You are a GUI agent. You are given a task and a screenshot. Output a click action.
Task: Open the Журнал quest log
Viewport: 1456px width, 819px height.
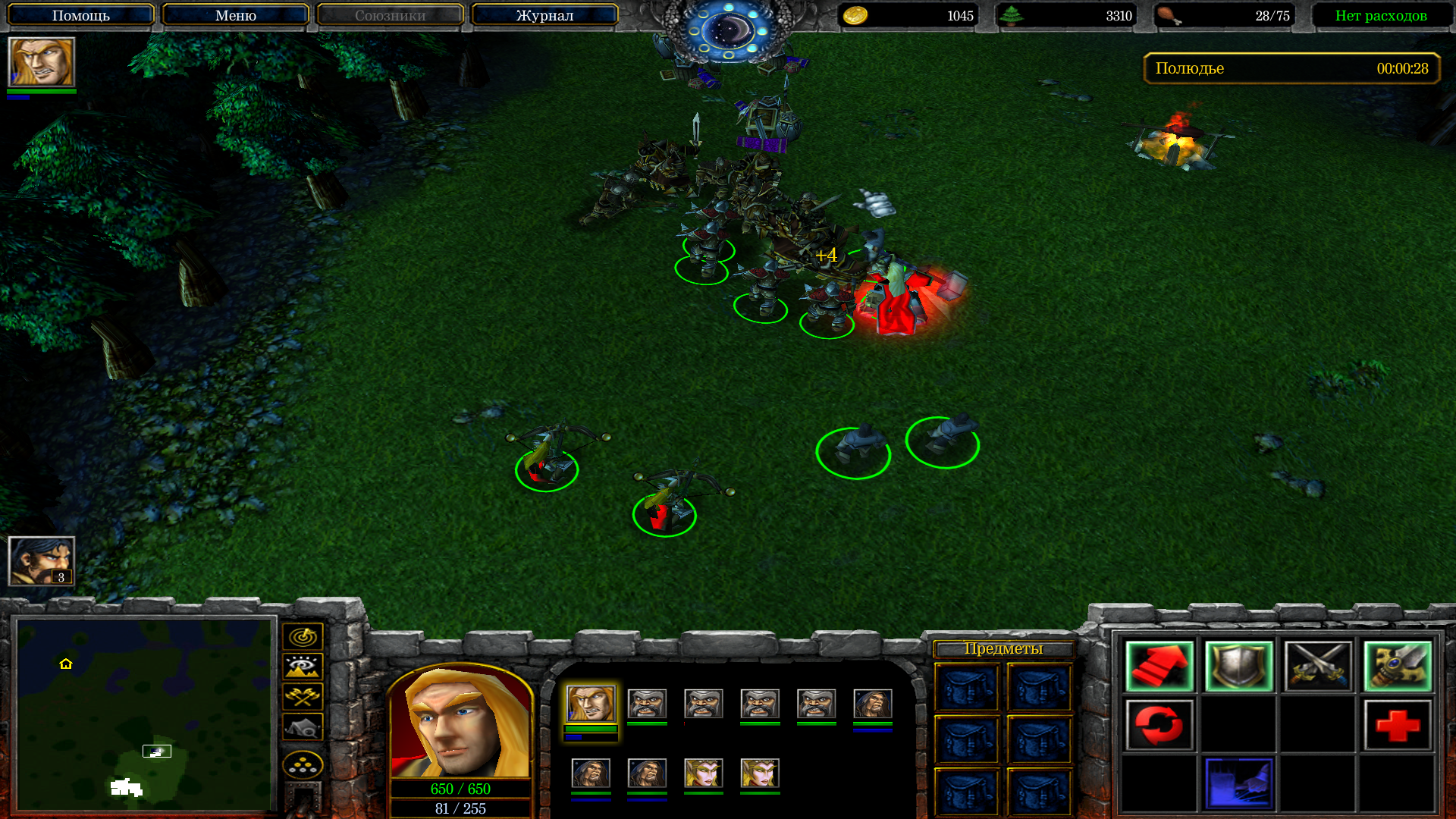click(544, 15)
